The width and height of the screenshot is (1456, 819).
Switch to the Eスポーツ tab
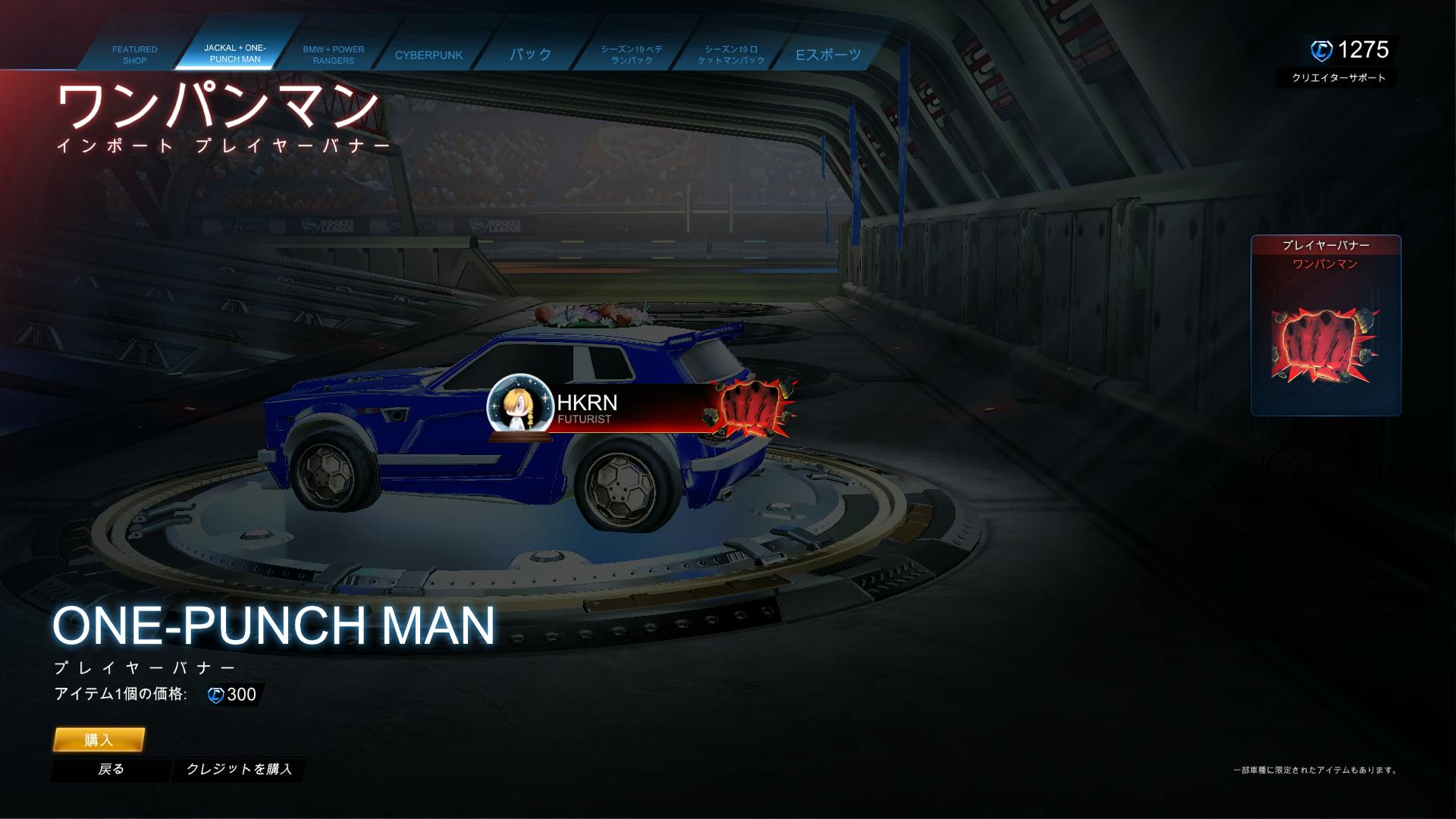828,55
